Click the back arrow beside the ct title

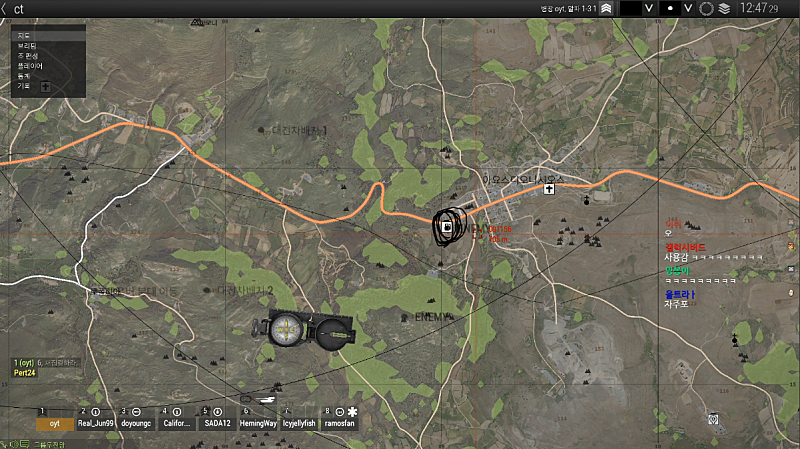click(x=5, y=8)
